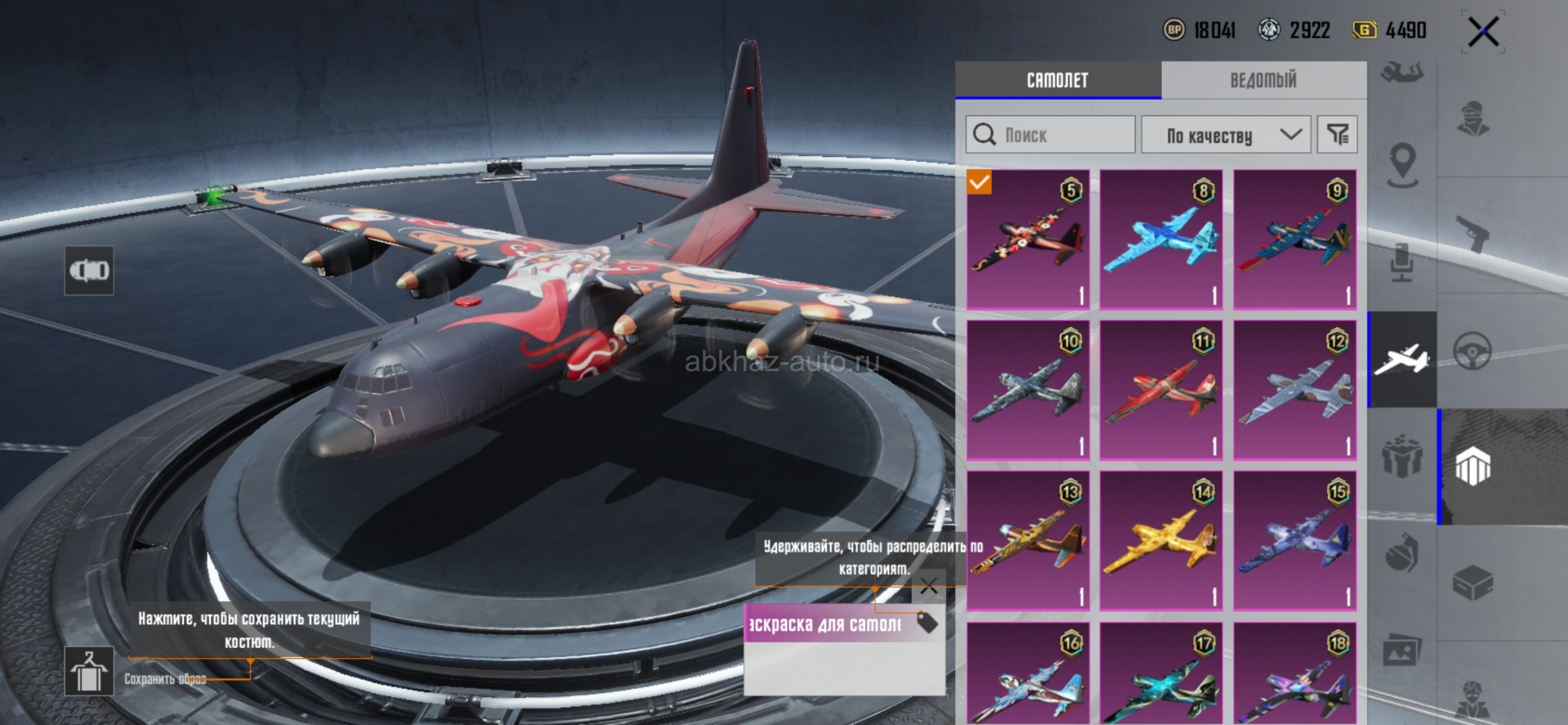Open the gift box category icon
The image size is (1568, 725).
(1402, 456)
